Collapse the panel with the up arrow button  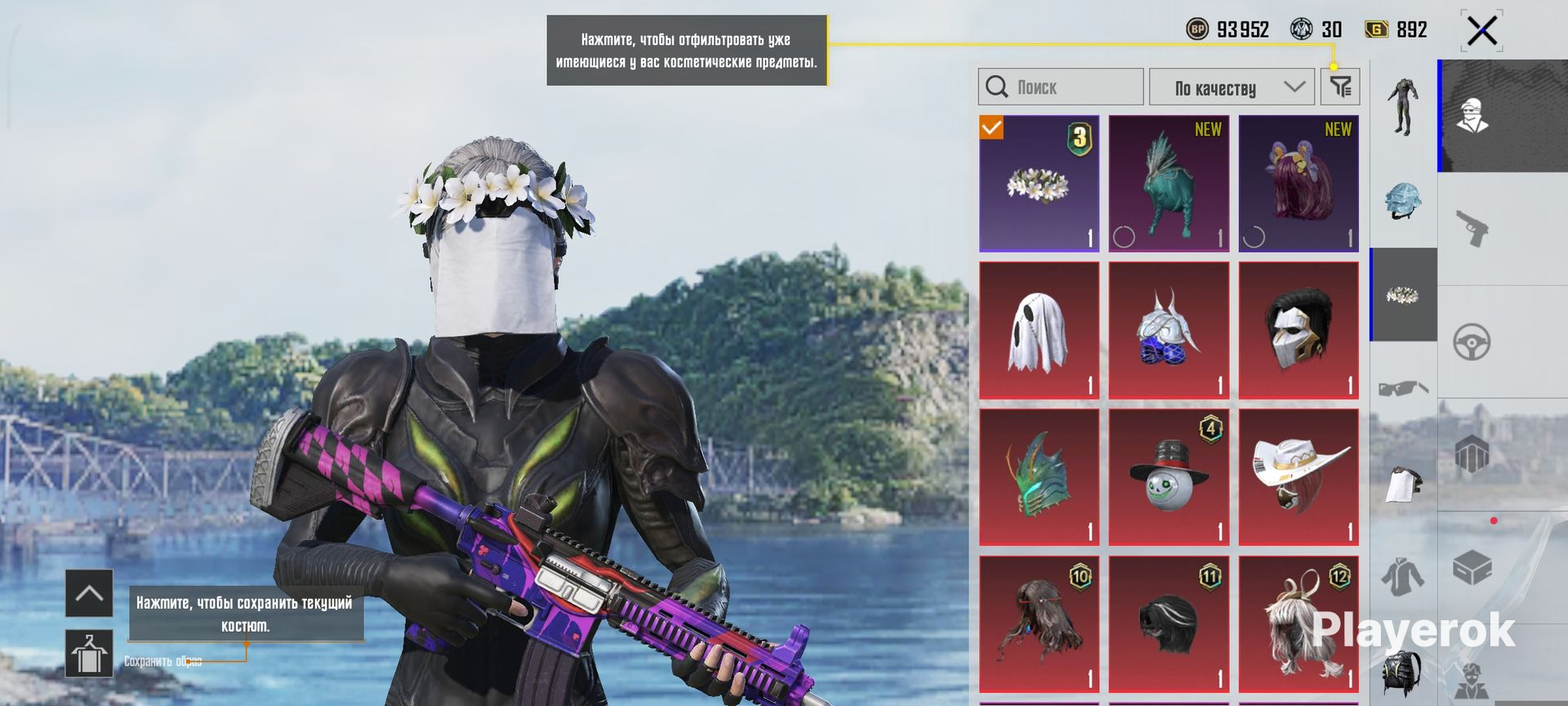[x=89, y=593]
